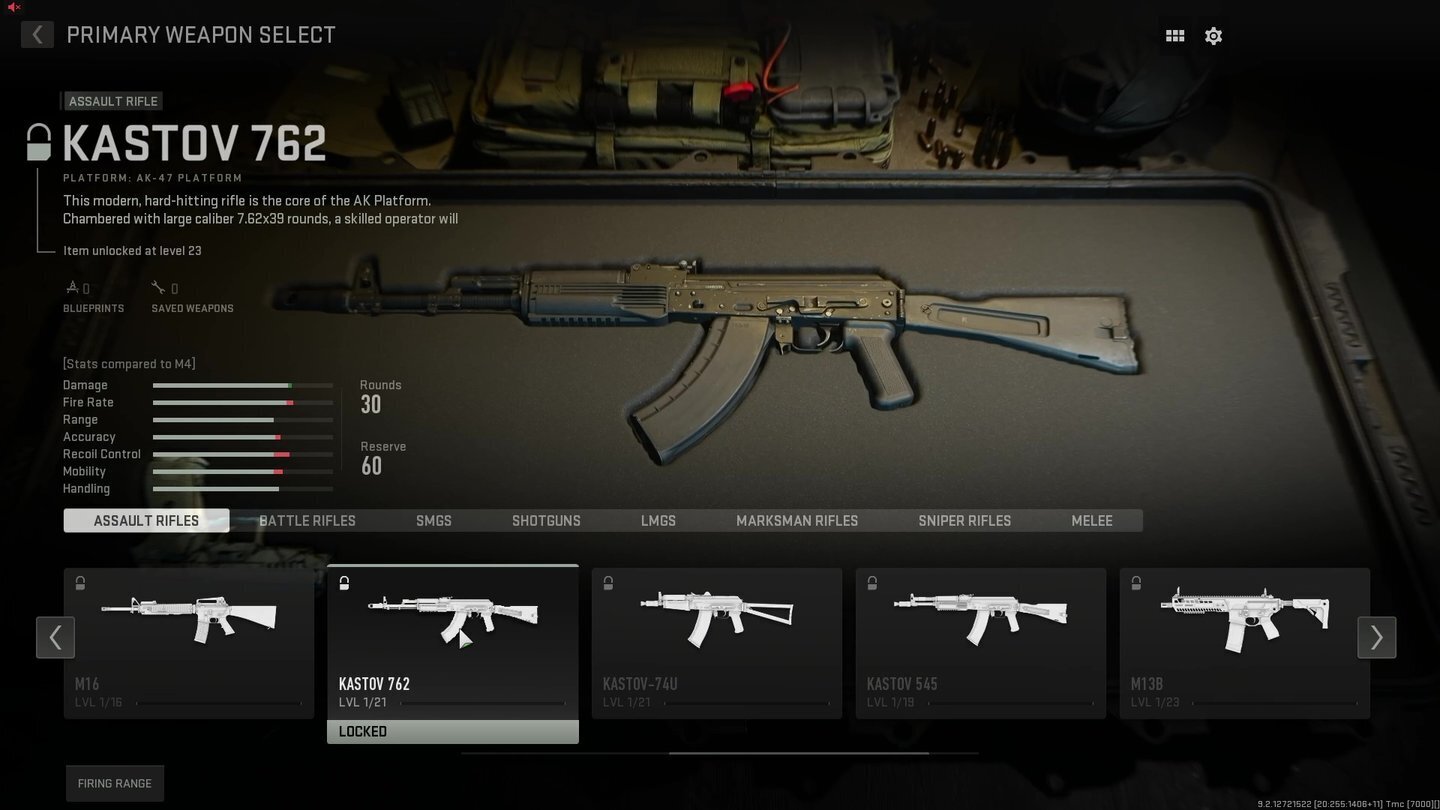1440x810 pixels.
Task: Click the back arrow to exit weapon select
Action: pos(37,34)
